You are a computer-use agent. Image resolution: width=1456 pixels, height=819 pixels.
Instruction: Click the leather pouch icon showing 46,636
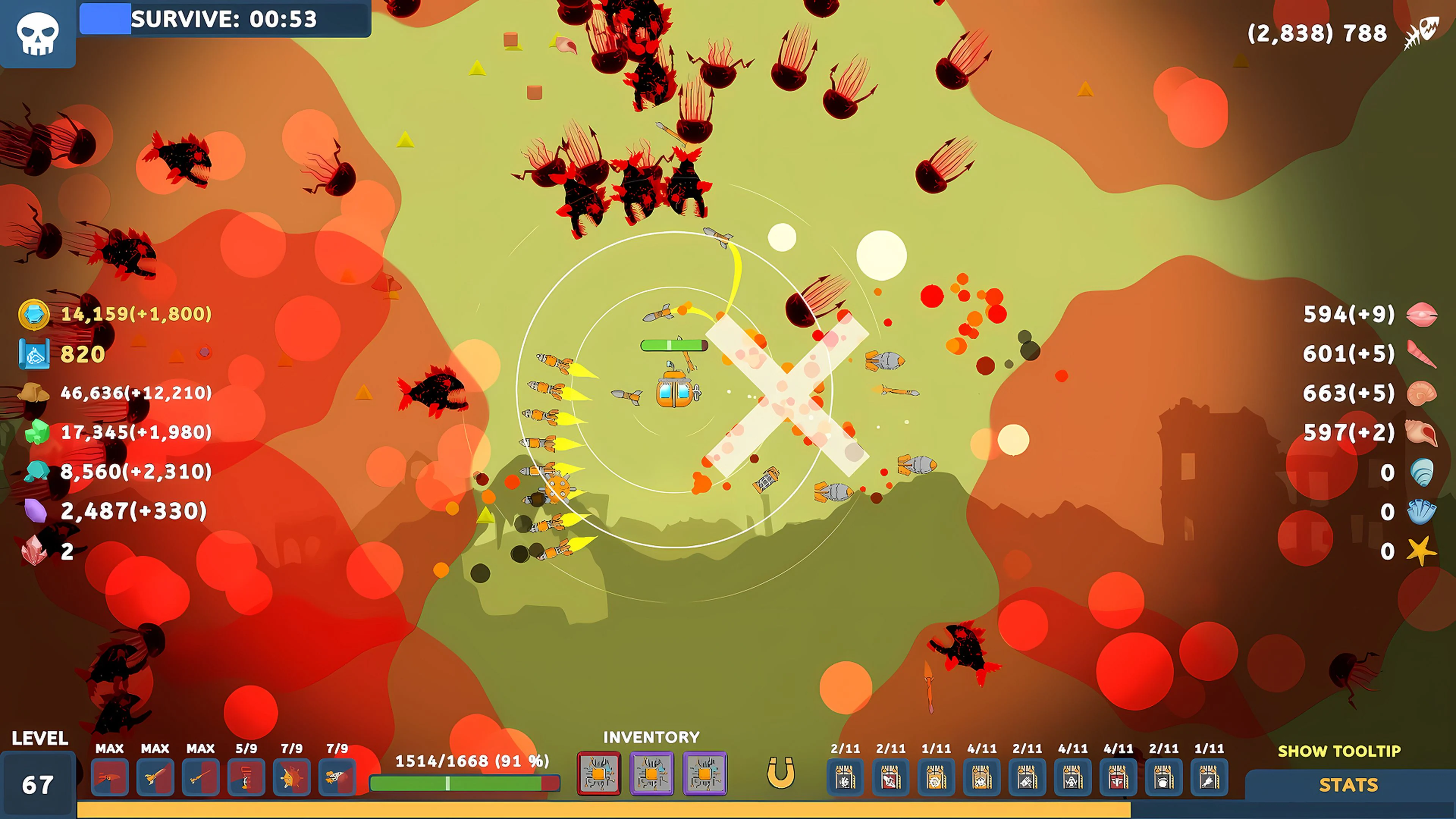pos(34,394)
